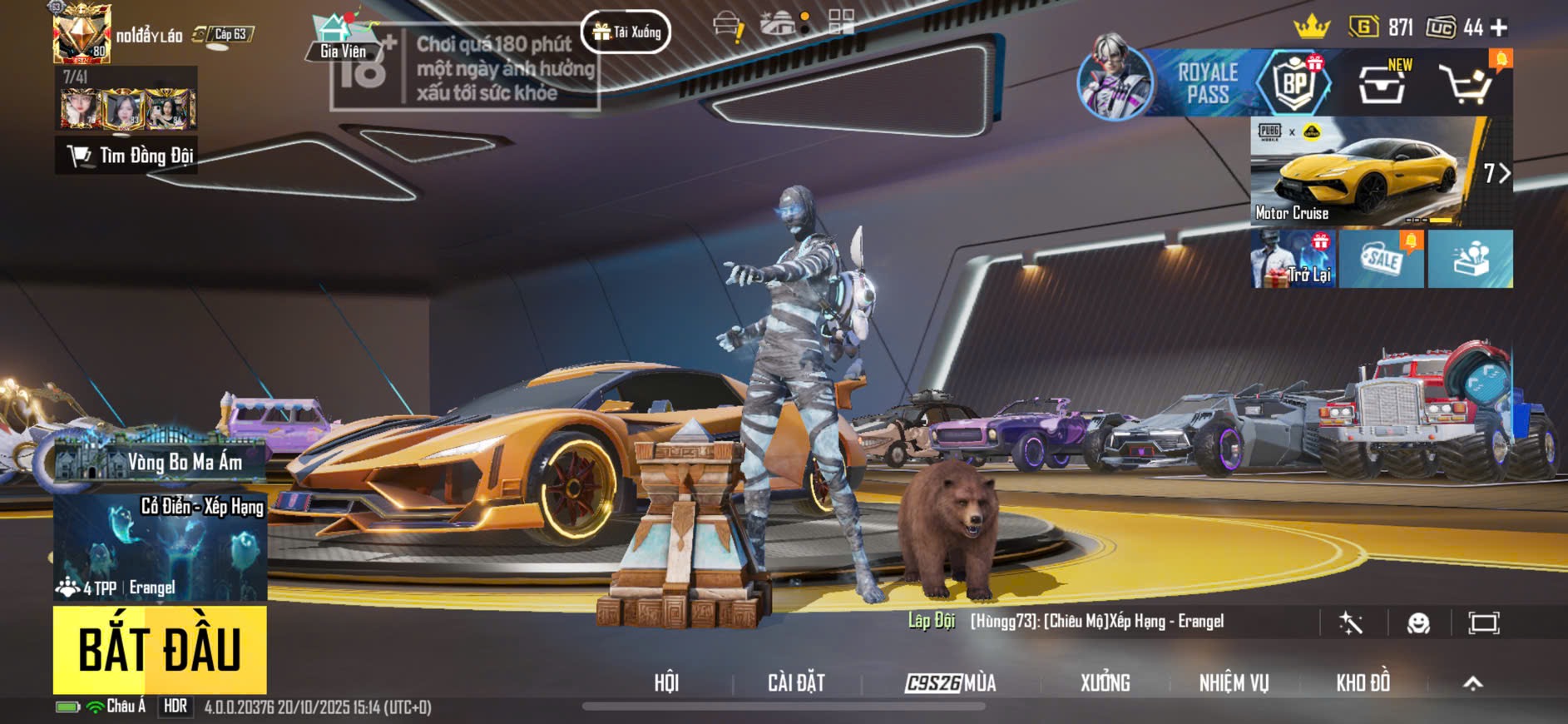Add UC with the plus button
This screenshot has height=724, width=1568.
[1499, 28]
